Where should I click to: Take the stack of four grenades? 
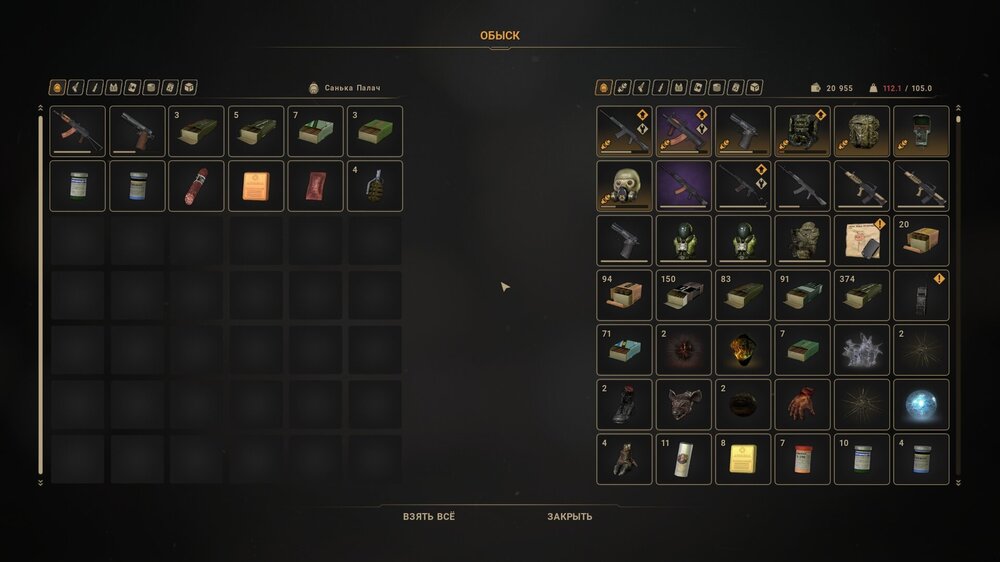(x=375, y=186)
